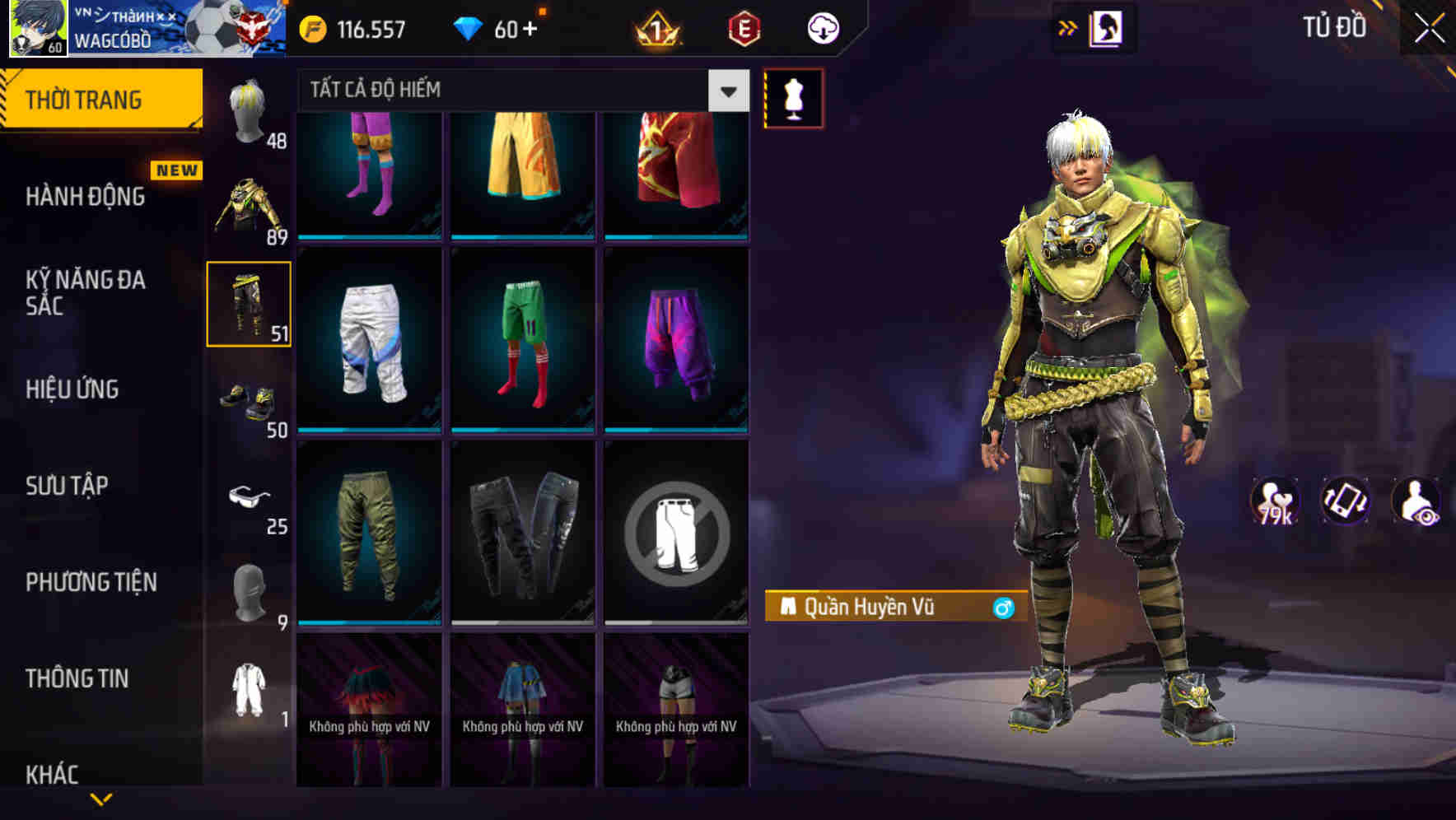
Task: Select the likes counter icon showing 79k
Action: click(x=1274, y=502)
